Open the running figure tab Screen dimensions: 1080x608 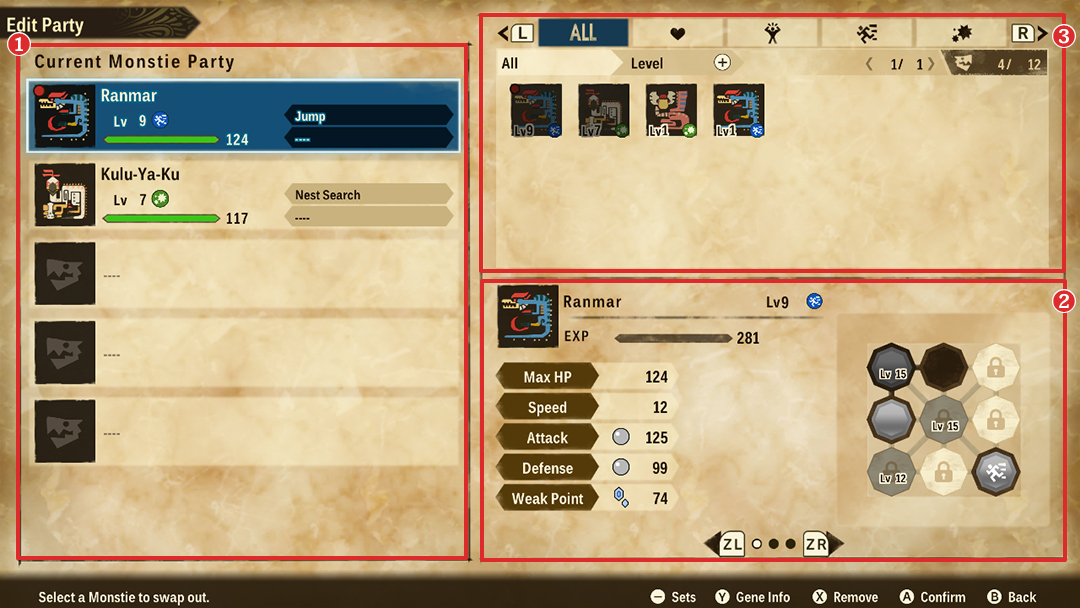(x=867, y=34)
